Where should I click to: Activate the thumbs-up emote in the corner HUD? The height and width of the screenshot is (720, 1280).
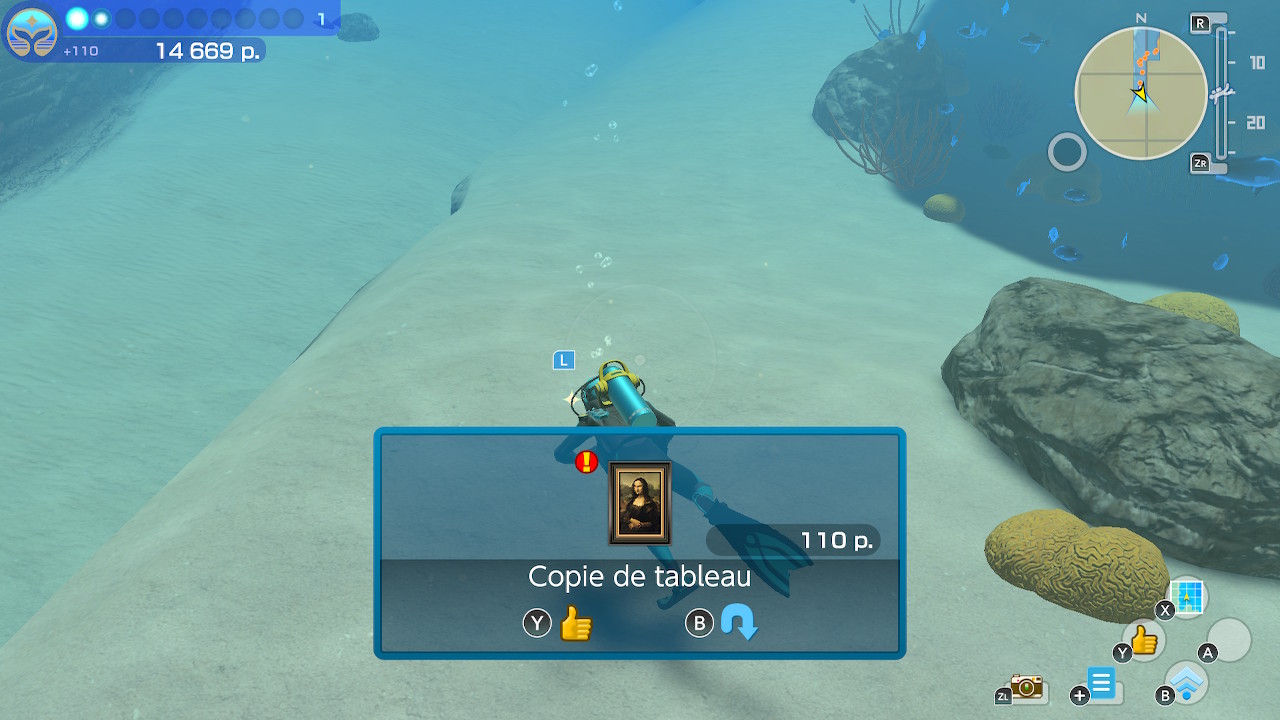(x=1144, y=640)
